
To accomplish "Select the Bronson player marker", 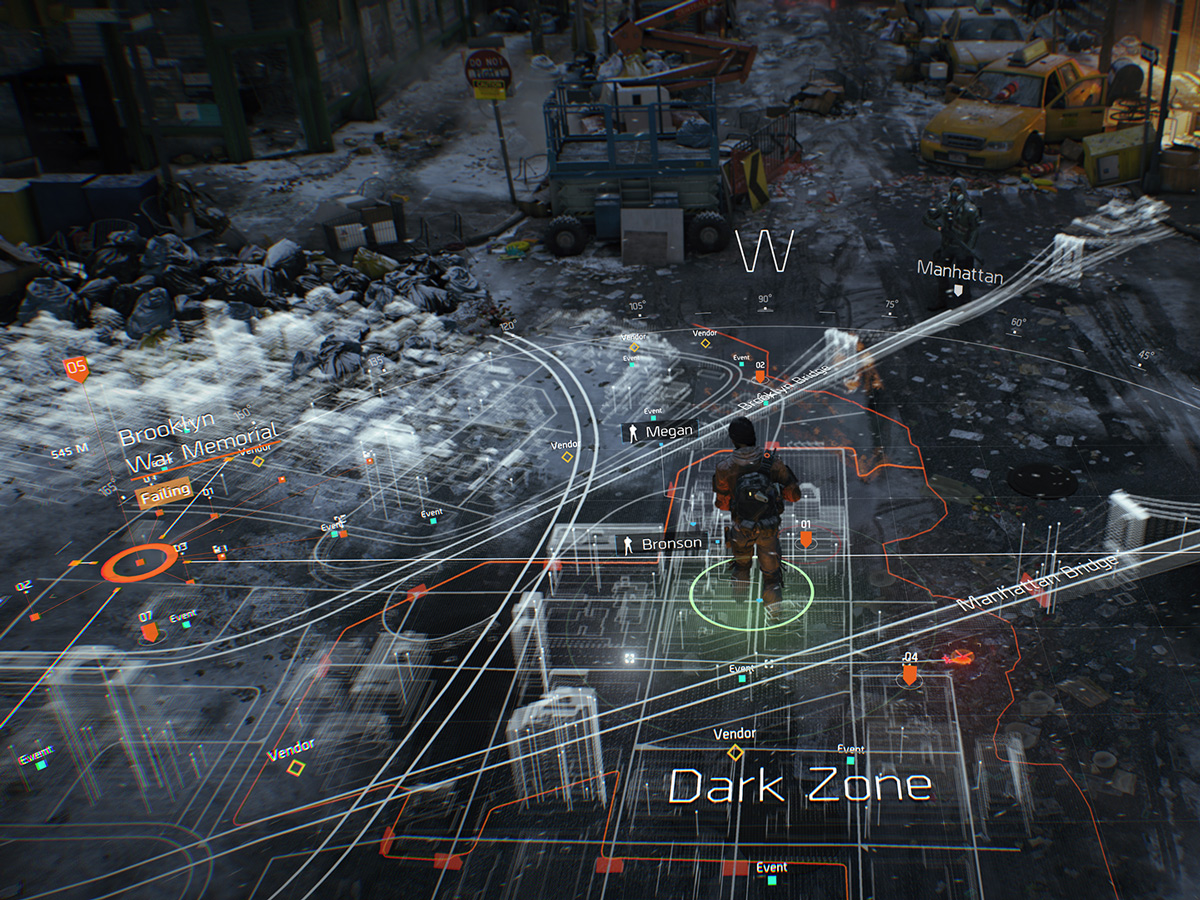I will pyautogui.click(x=660, y=544).
